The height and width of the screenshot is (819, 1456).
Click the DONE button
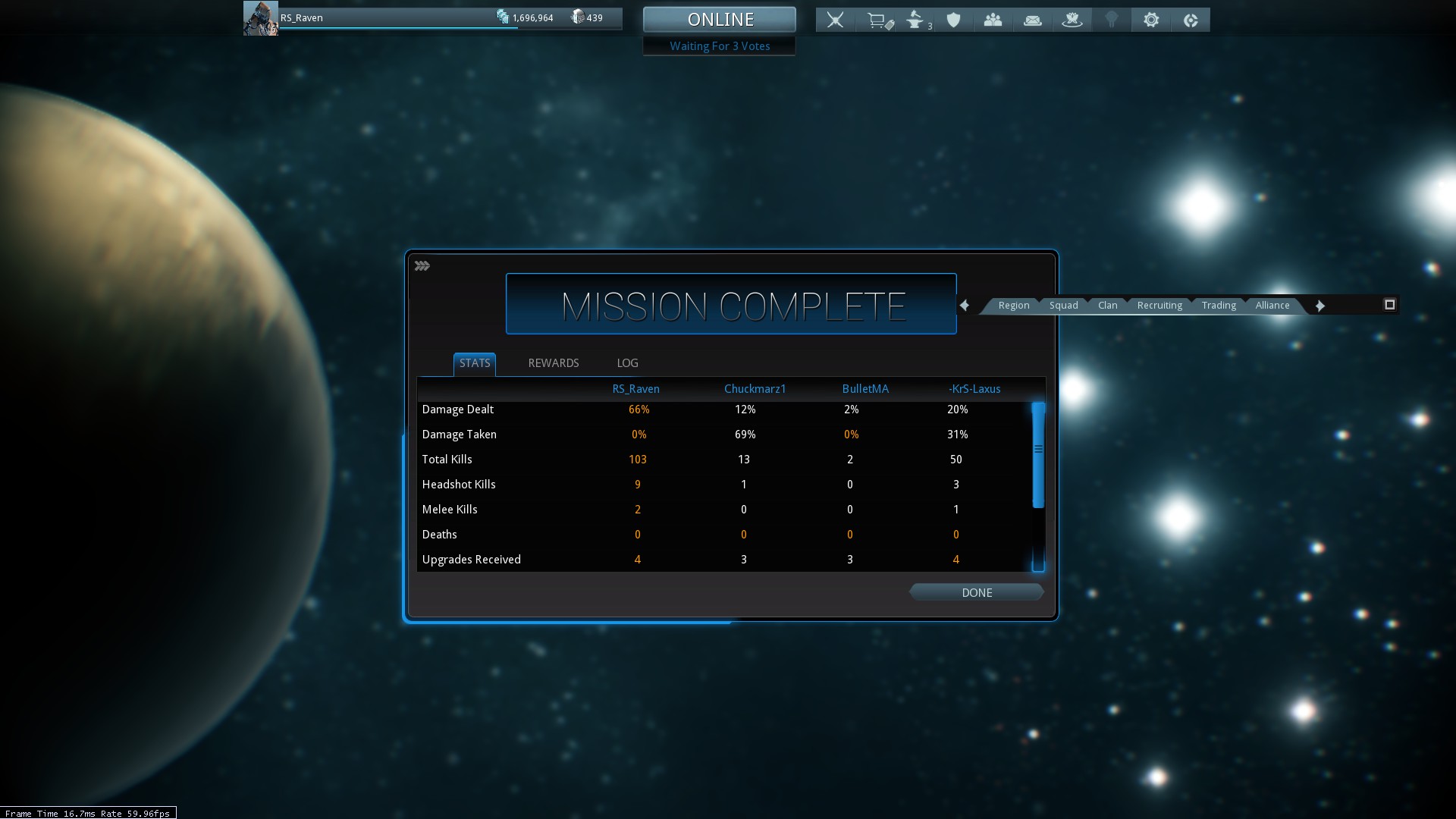click(x=976, y=592)
